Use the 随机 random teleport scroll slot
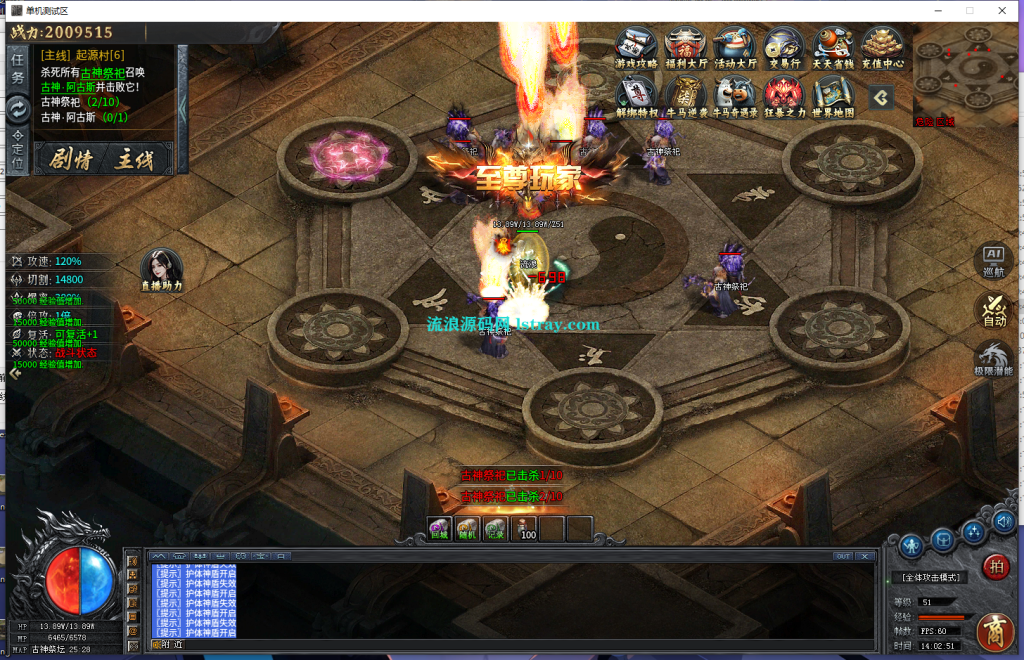The height and width of the screenshot is (660, 1024). (x=467, y=529)
